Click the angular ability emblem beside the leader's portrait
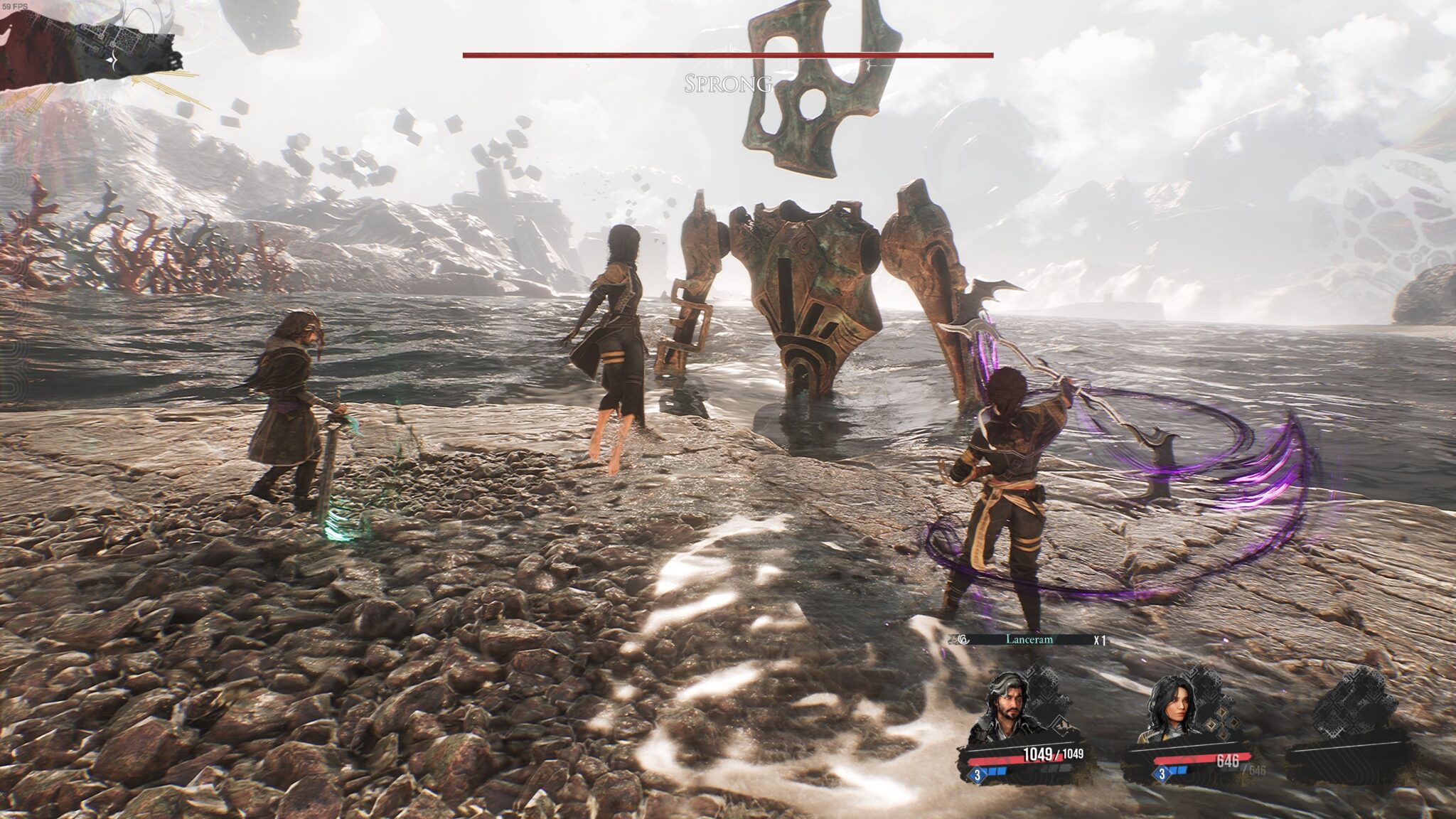The image size is (1456, 819). click(1062, 726)
